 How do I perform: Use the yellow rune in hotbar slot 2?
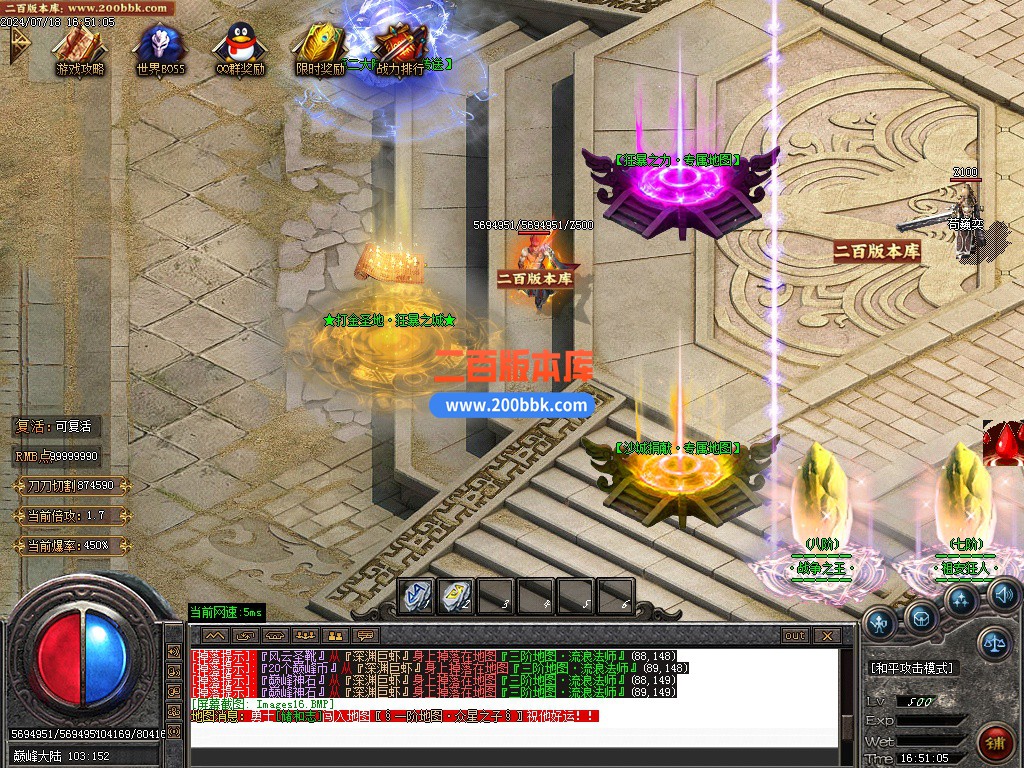[456, 596]
